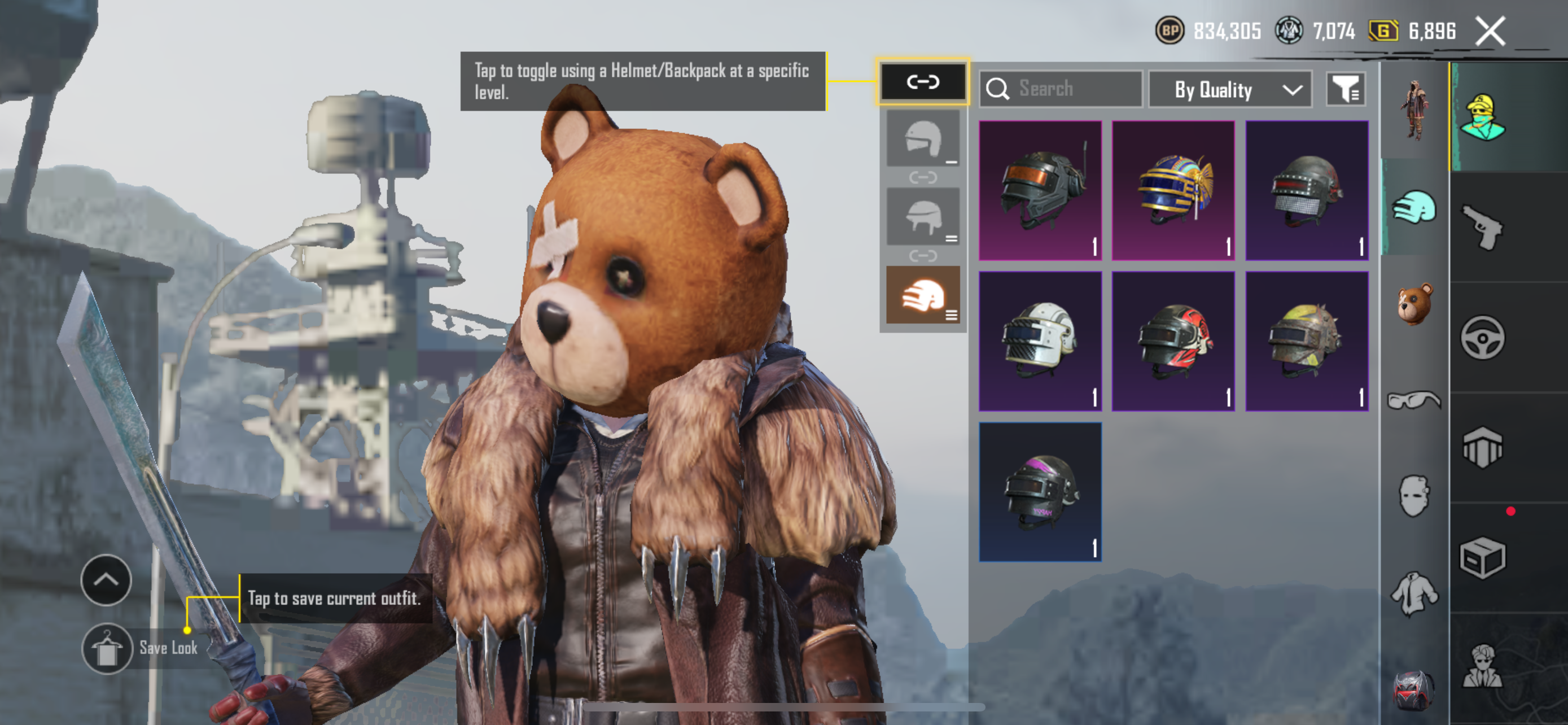
Task: Switch to the pistol weapon skins tab
Action: coord(1482,227)
